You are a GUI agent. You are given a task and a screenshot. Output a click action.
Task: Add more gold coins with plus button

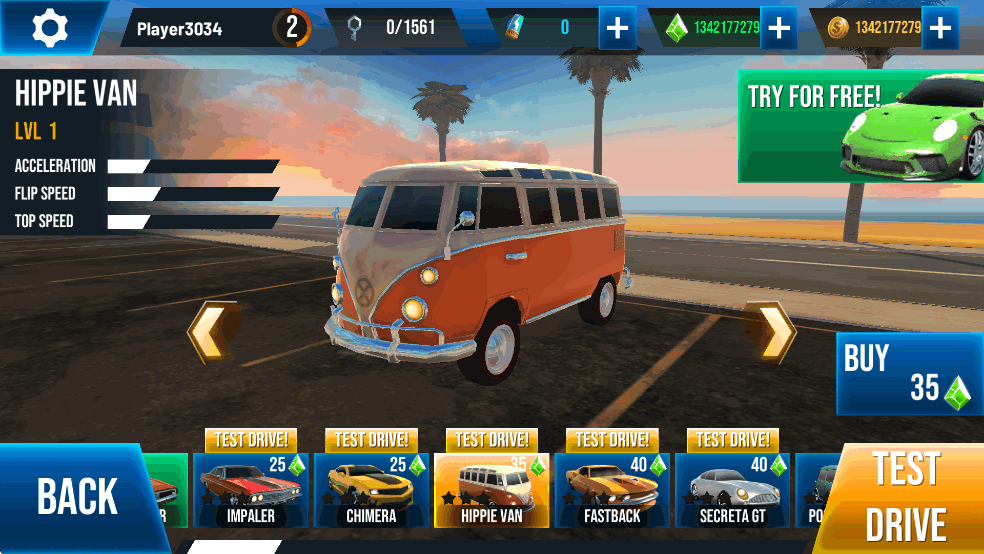pyautogui.click(x=939, y=28)
